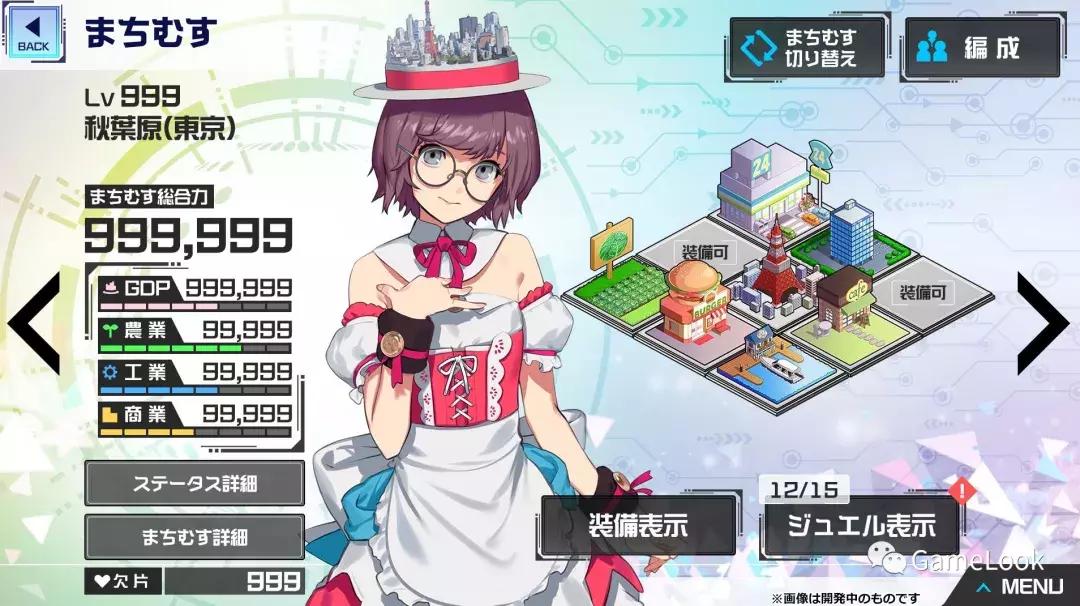Switch to the next character with right arrow
1080x606 pixels.
point(1046,323)
